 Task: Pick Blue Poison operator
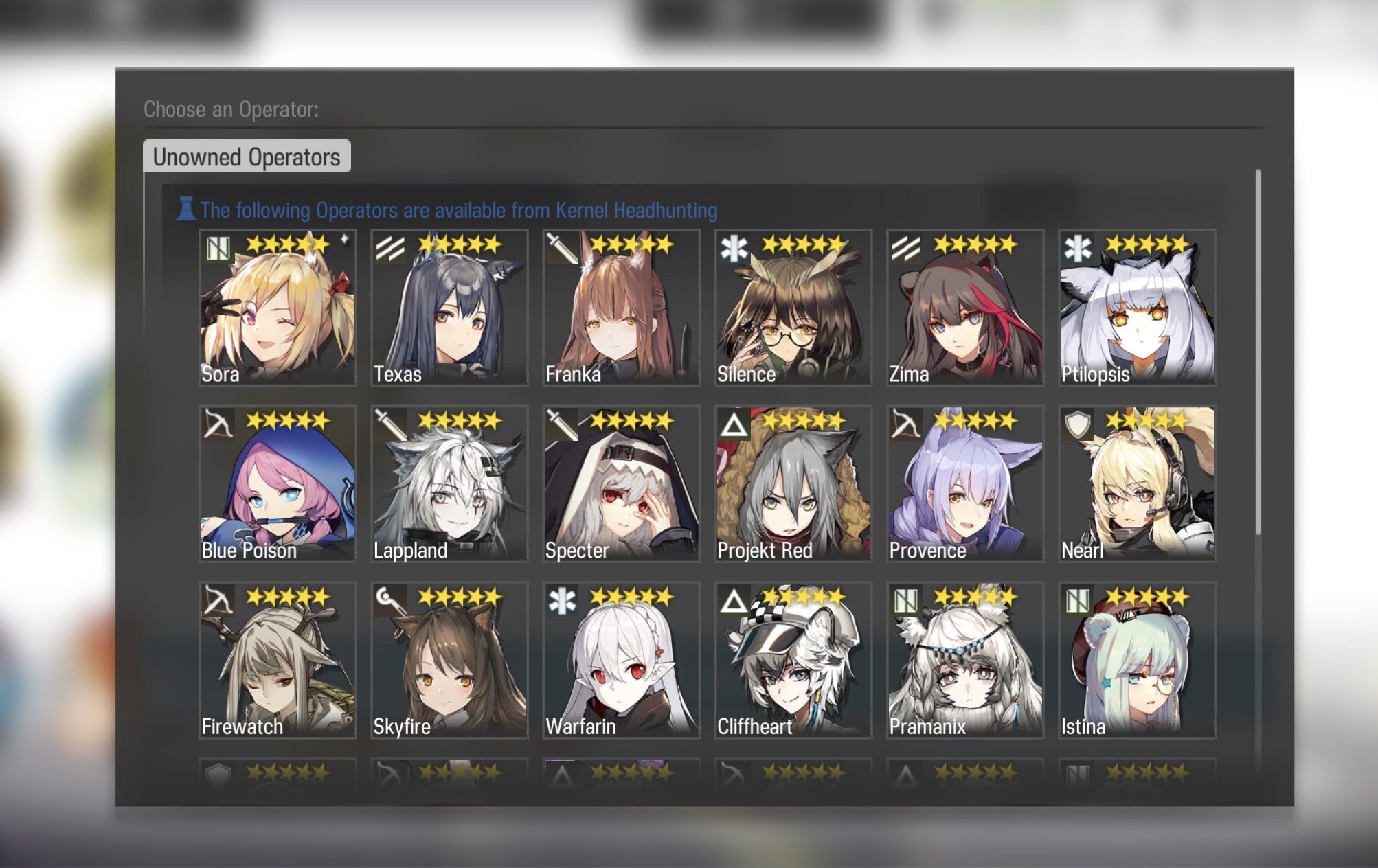(278, 484)
